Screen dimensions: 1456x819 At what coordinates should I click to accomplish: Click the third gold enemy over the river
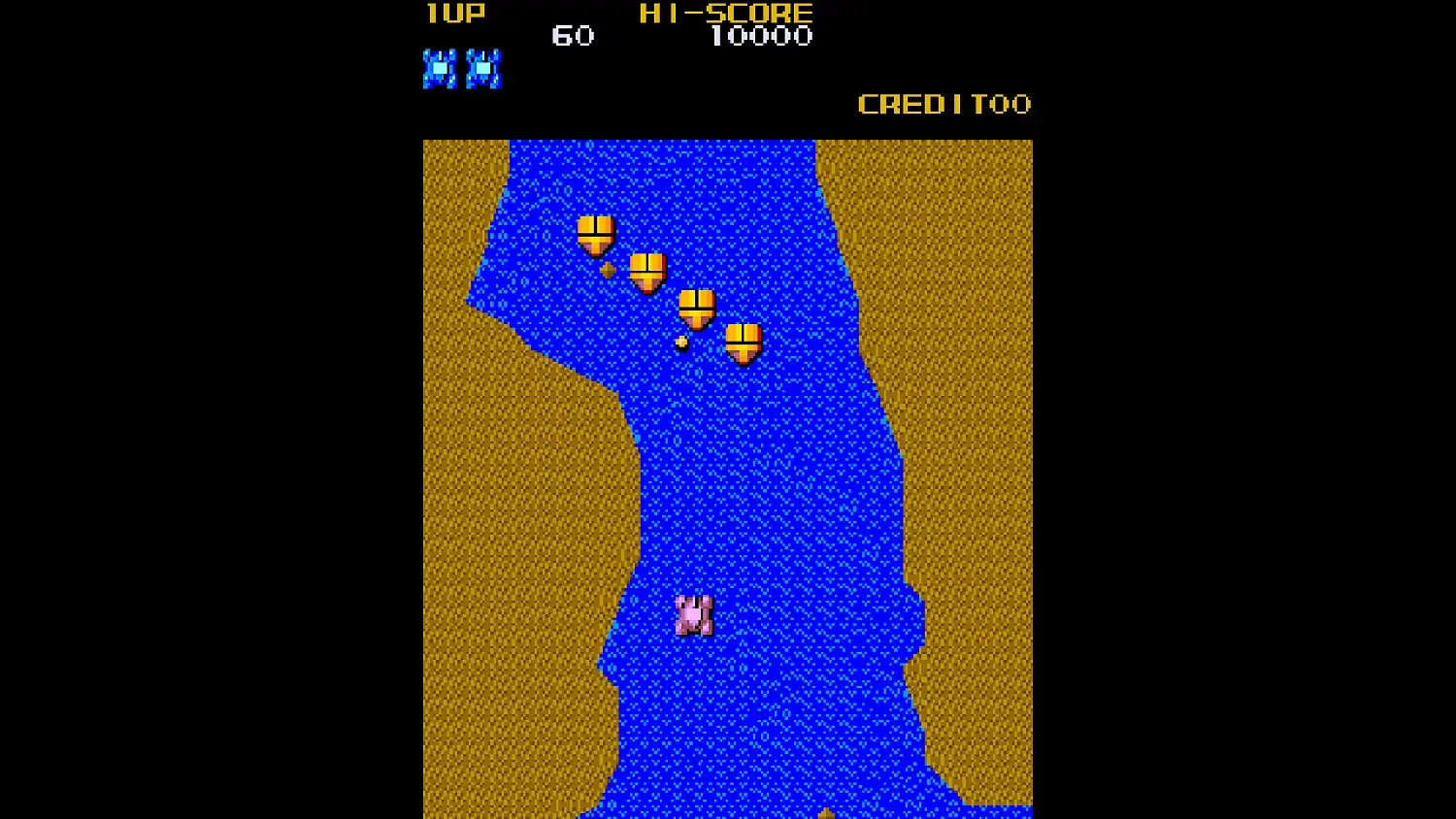click(x=697, y=309)
